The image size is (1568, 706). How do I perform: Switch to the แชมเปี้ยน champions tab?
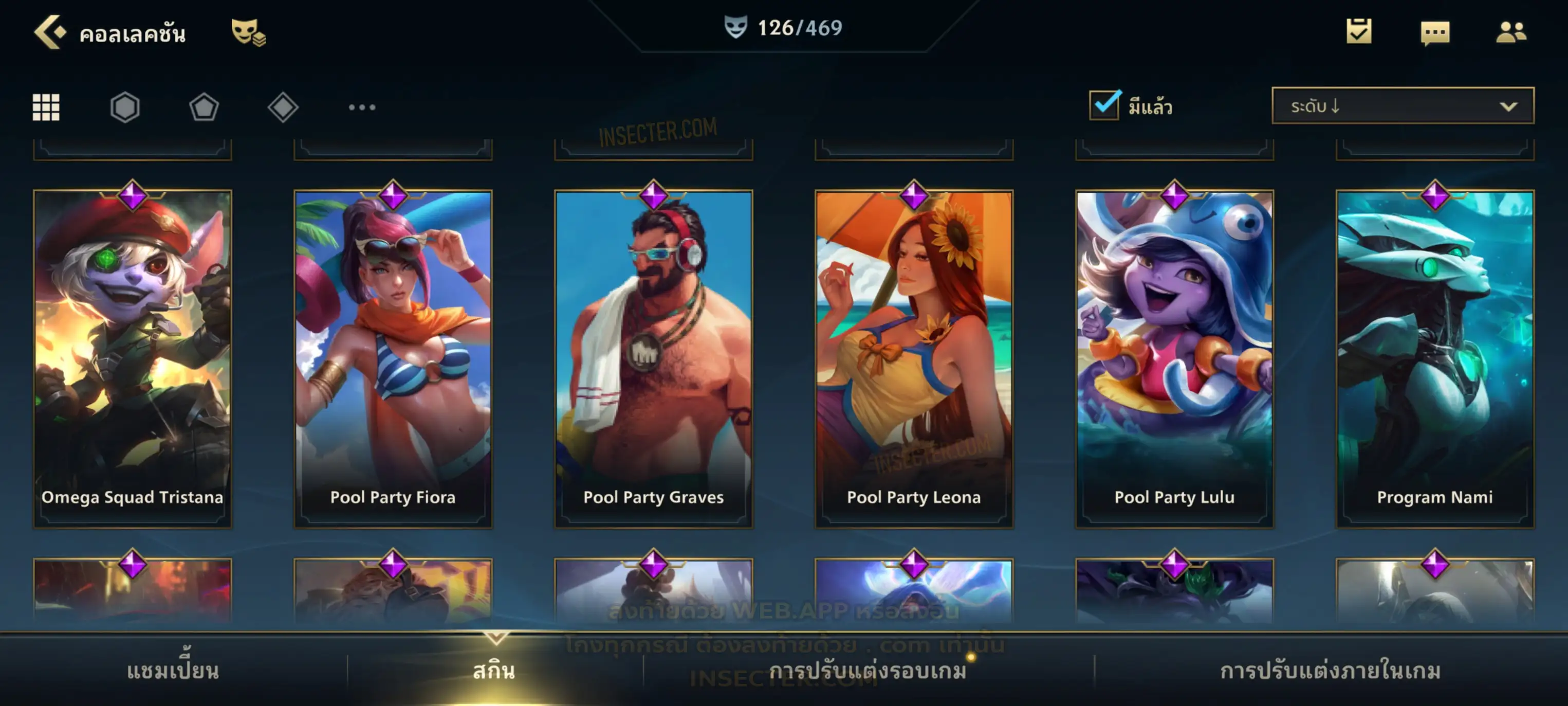tap(173, 671)
